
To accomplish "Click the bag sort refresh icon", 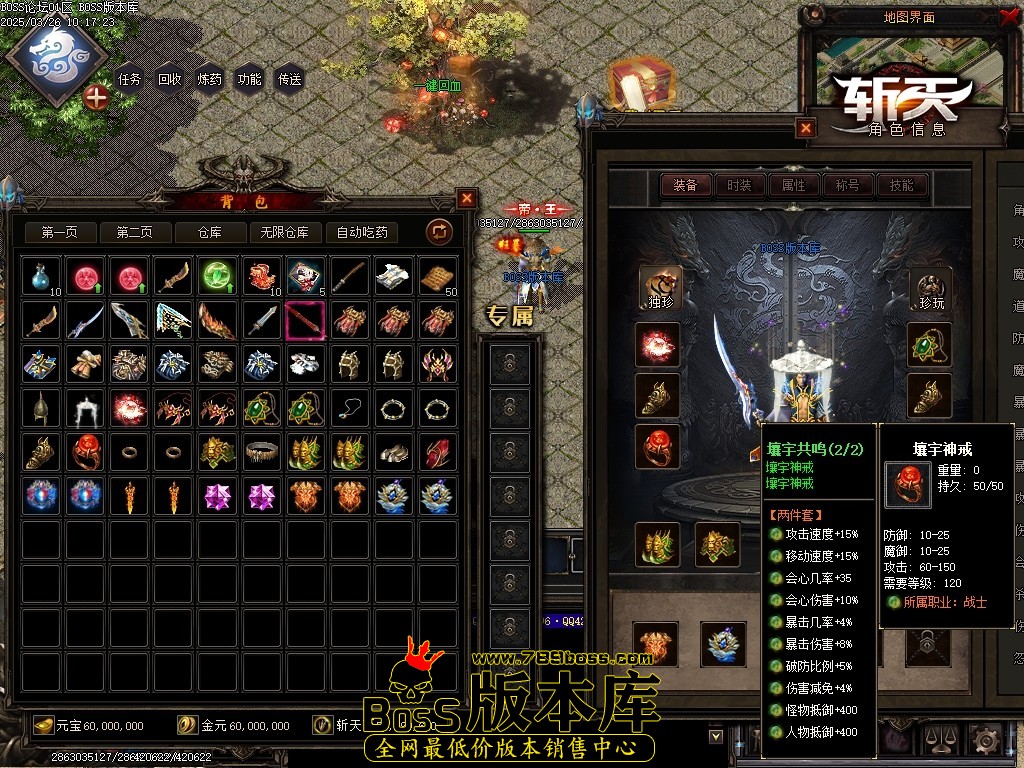I will coord(439,232).
